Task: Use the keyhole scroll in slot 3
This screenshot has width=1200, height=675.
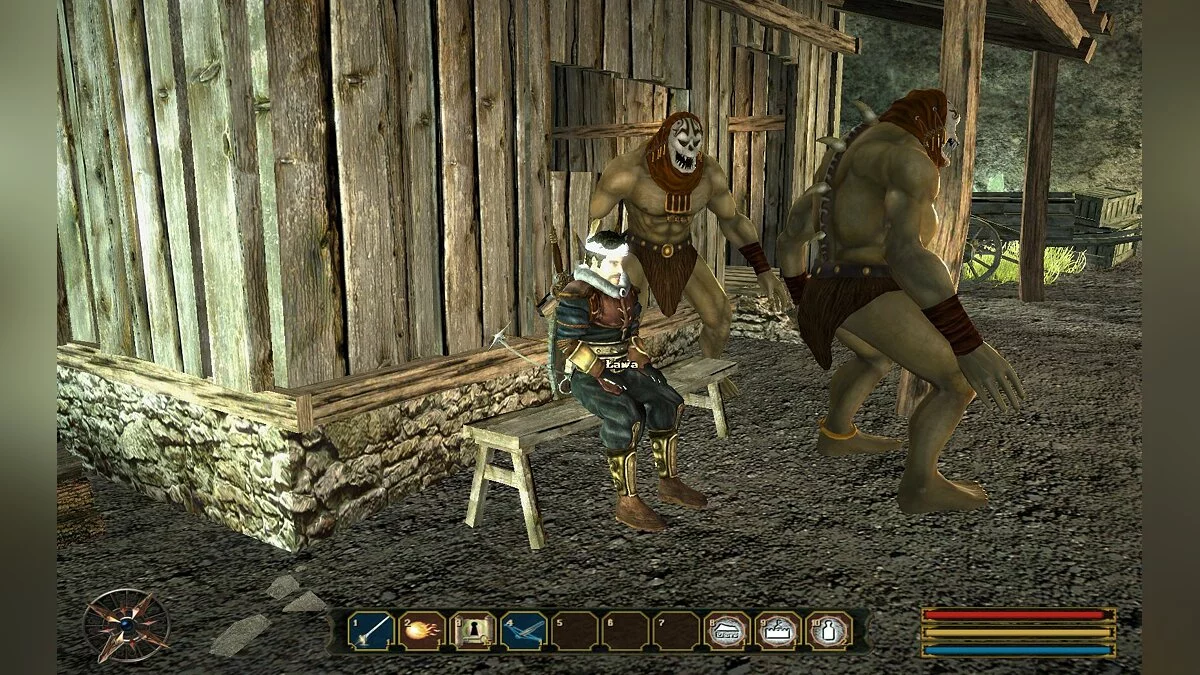Action: click(472, 630)
